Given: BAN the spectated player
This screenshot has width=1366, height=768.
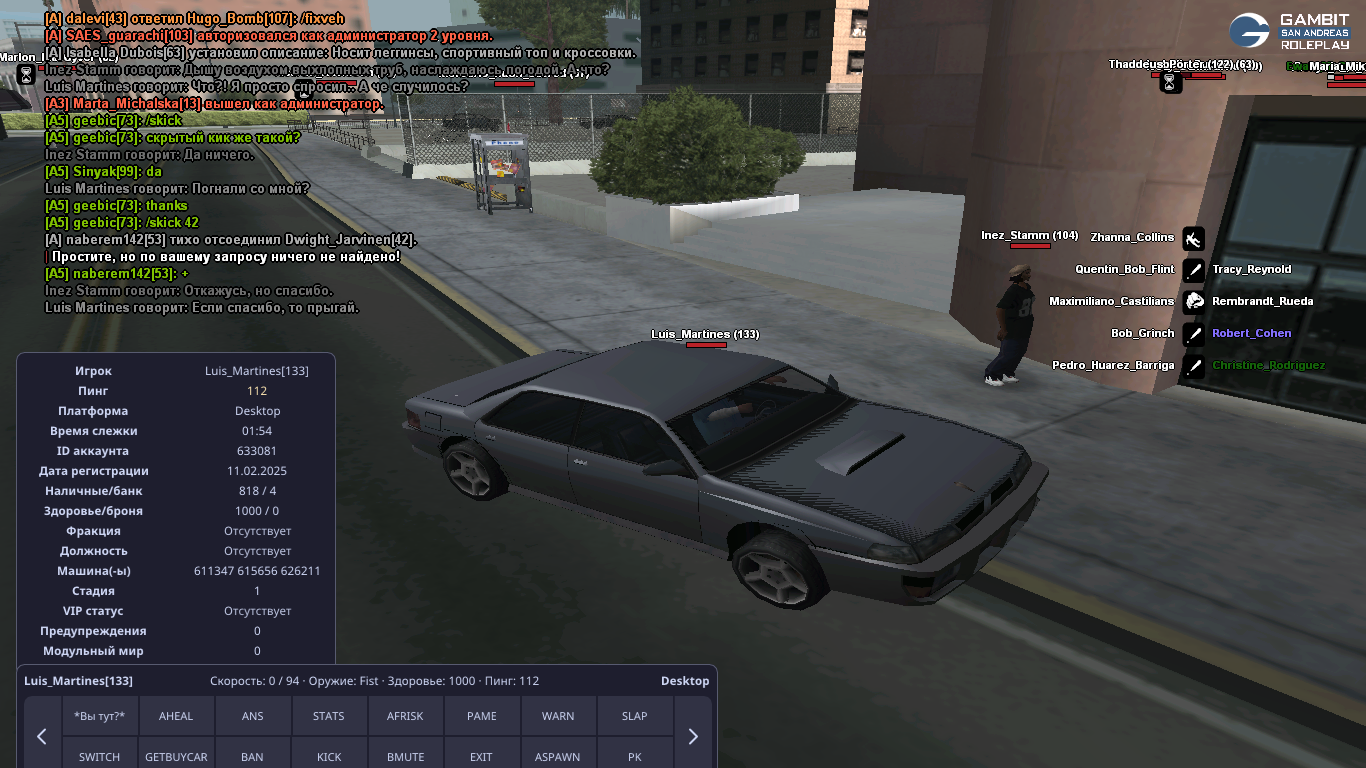Looking at the screenshot, I should (253, 756).
